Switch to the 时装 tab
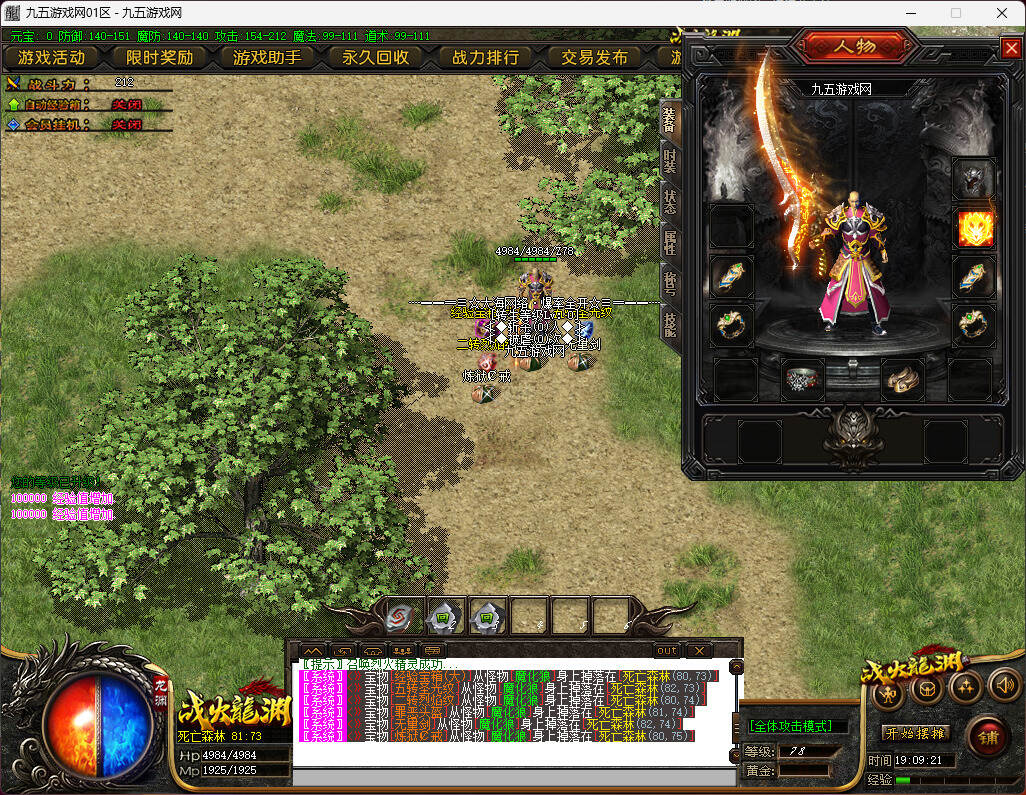This screenshot has height=795, width=1026. 670,163
